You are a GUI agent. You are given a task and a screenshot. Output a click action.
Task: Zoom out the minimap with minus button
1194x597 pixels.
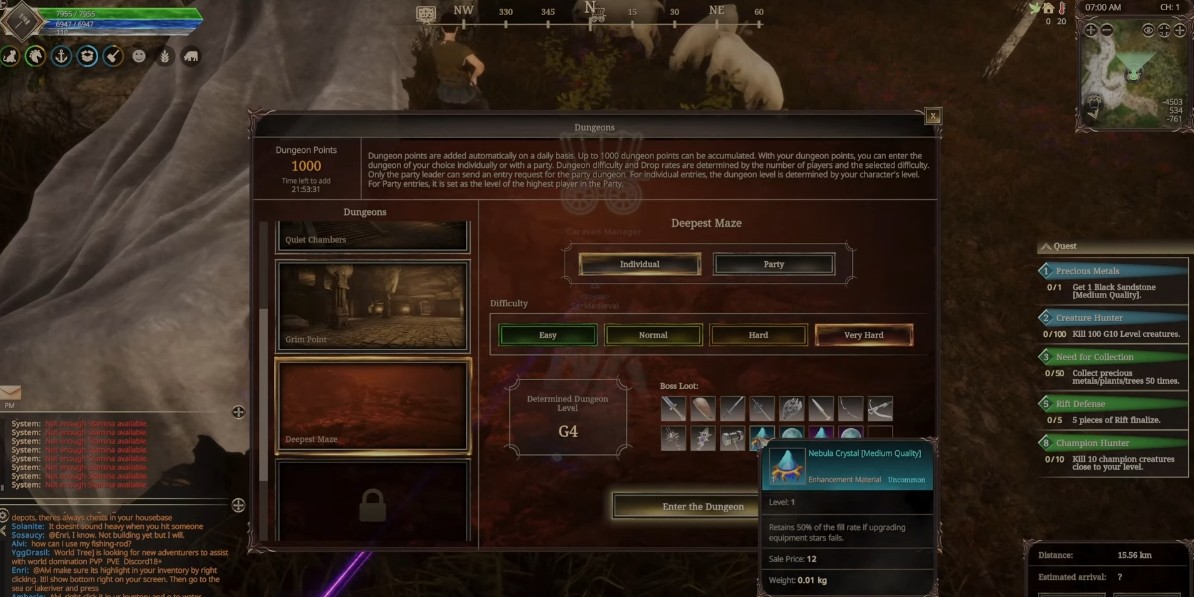[1107, 31]
